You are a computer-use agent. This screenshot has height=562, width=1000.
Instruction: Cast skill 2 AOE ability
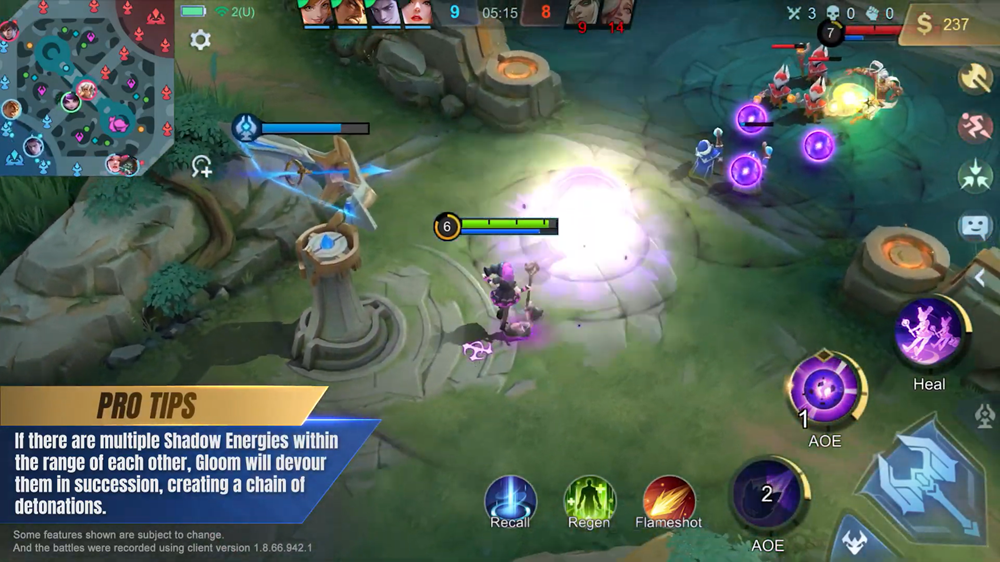pyautogui.click(x=767, y=495)
